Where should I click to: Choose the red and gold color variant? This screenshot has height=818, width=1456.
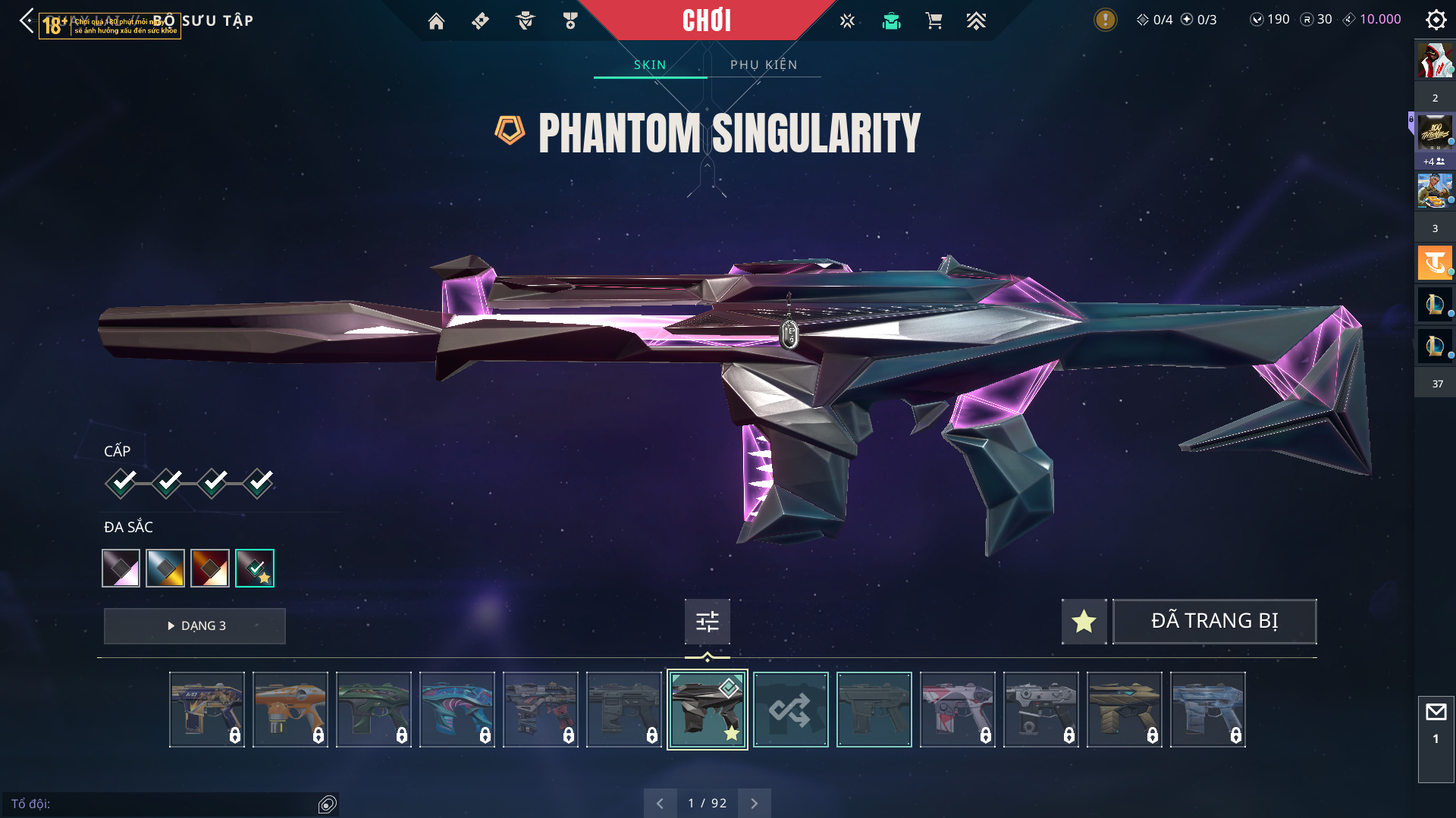[x=210, y=568]
